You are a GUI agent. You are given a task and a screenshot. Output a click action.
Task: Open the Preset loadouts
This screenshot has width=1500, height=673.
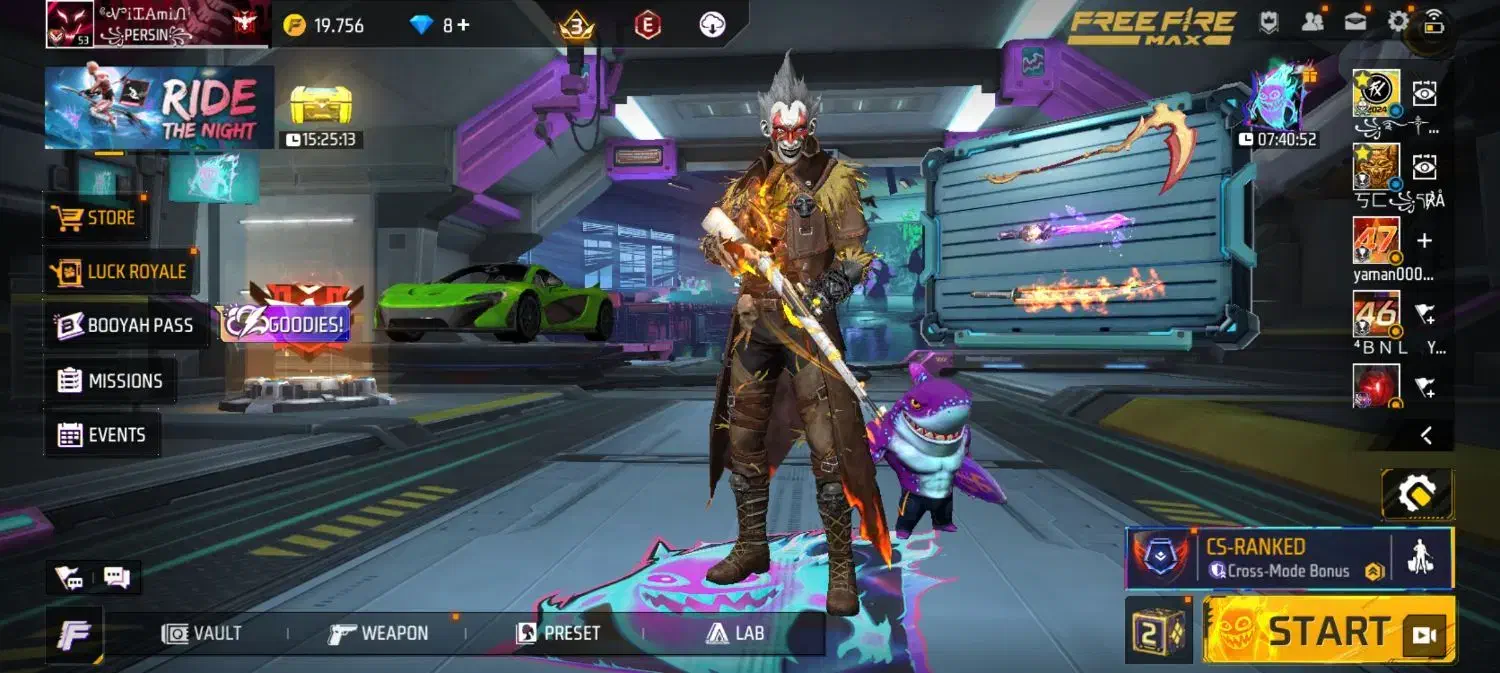coord(558,633)
